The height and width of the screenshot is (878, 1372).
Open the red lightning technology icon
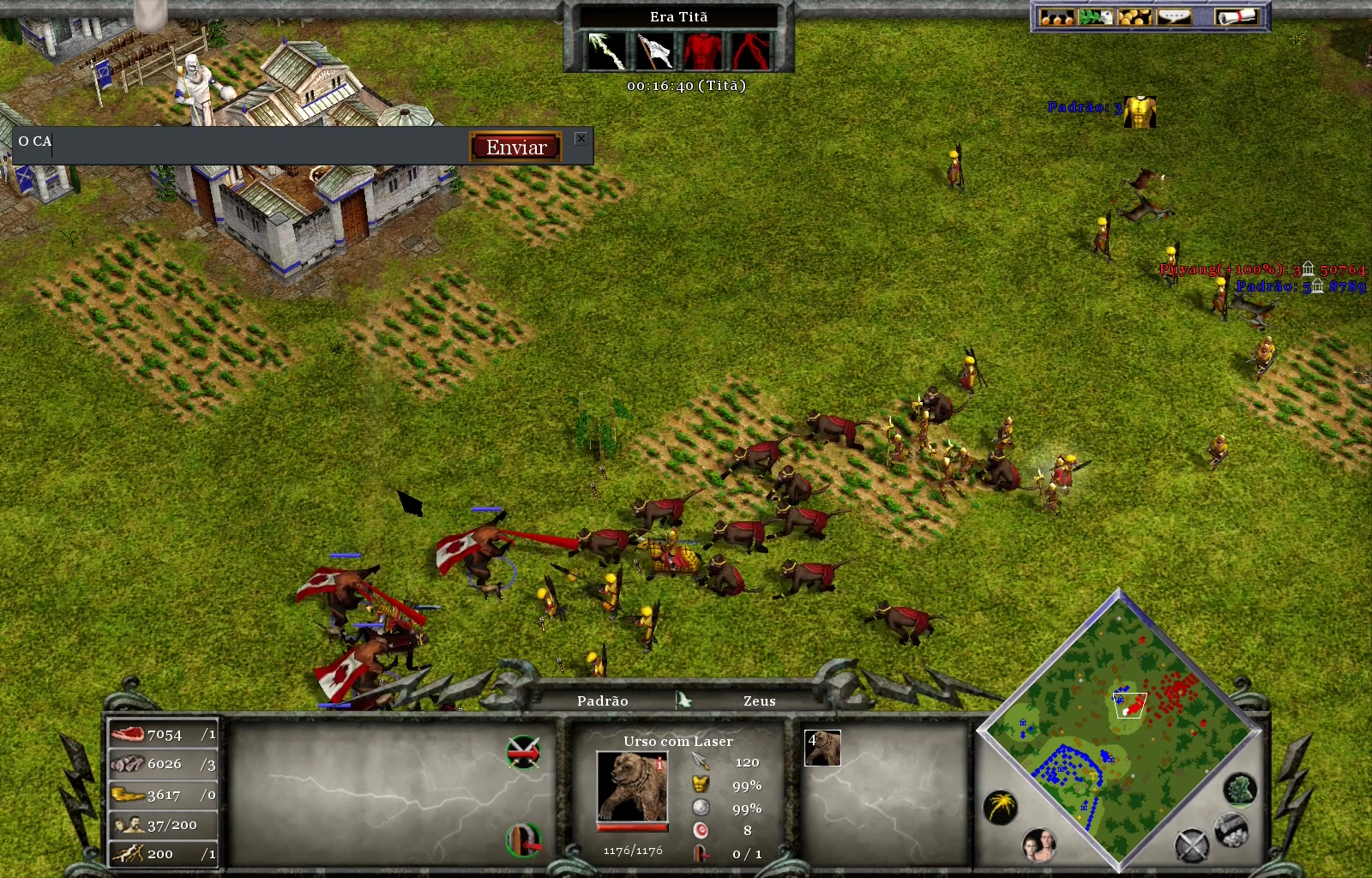pyautogui.click(x=752, y=51)
